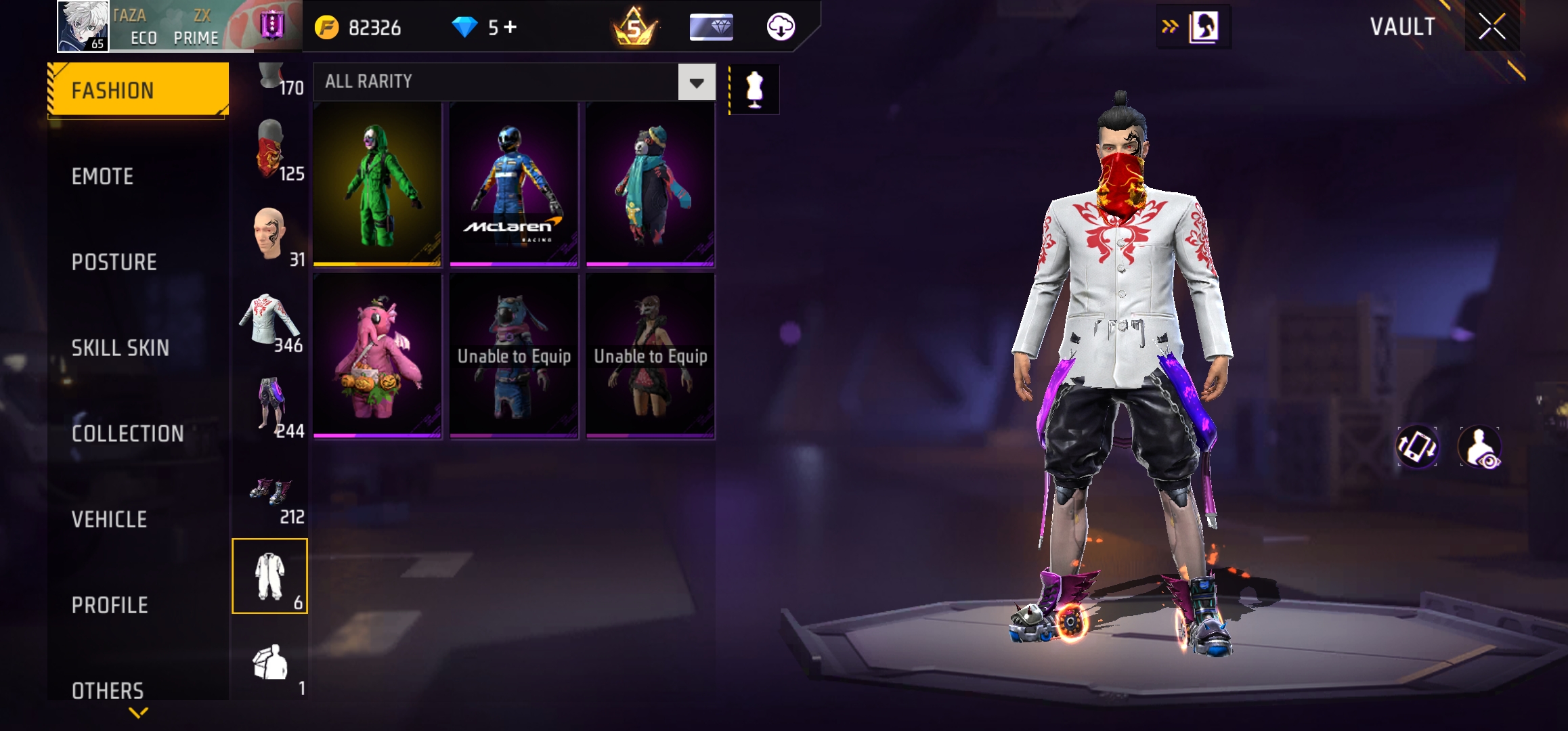Show the white jacket tops category
Viewport: 1568px width, 731px height.
pos(270,323)
